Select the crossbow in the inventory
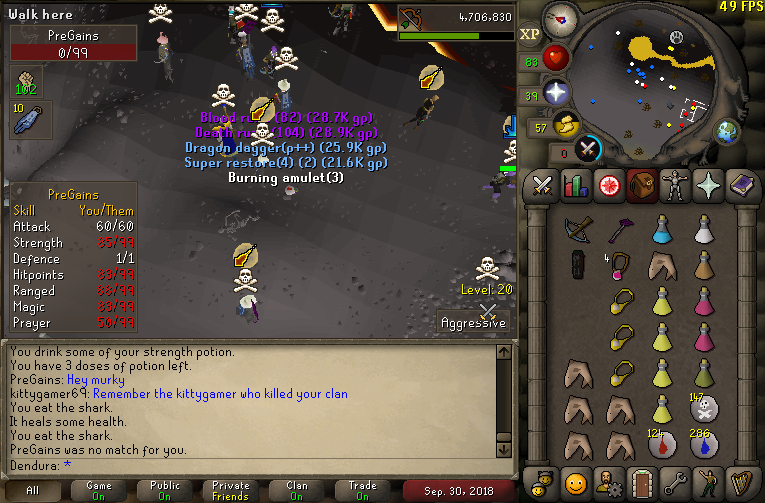The image size is (765, 503). click(x=577, y=230)
